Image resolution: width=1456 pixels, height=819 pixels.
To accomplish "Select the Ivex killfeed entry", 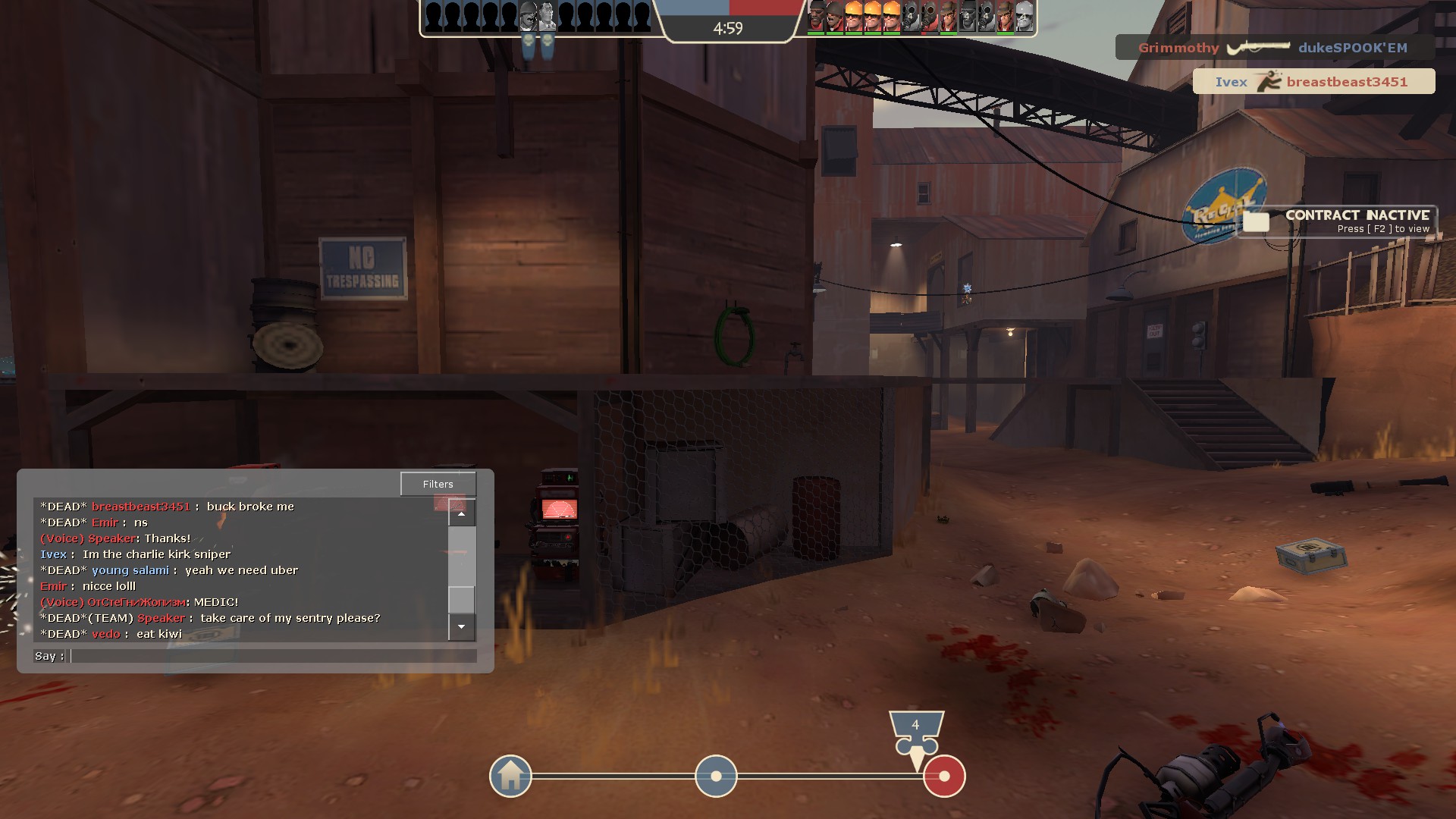I will click(x=1313, y=82).
